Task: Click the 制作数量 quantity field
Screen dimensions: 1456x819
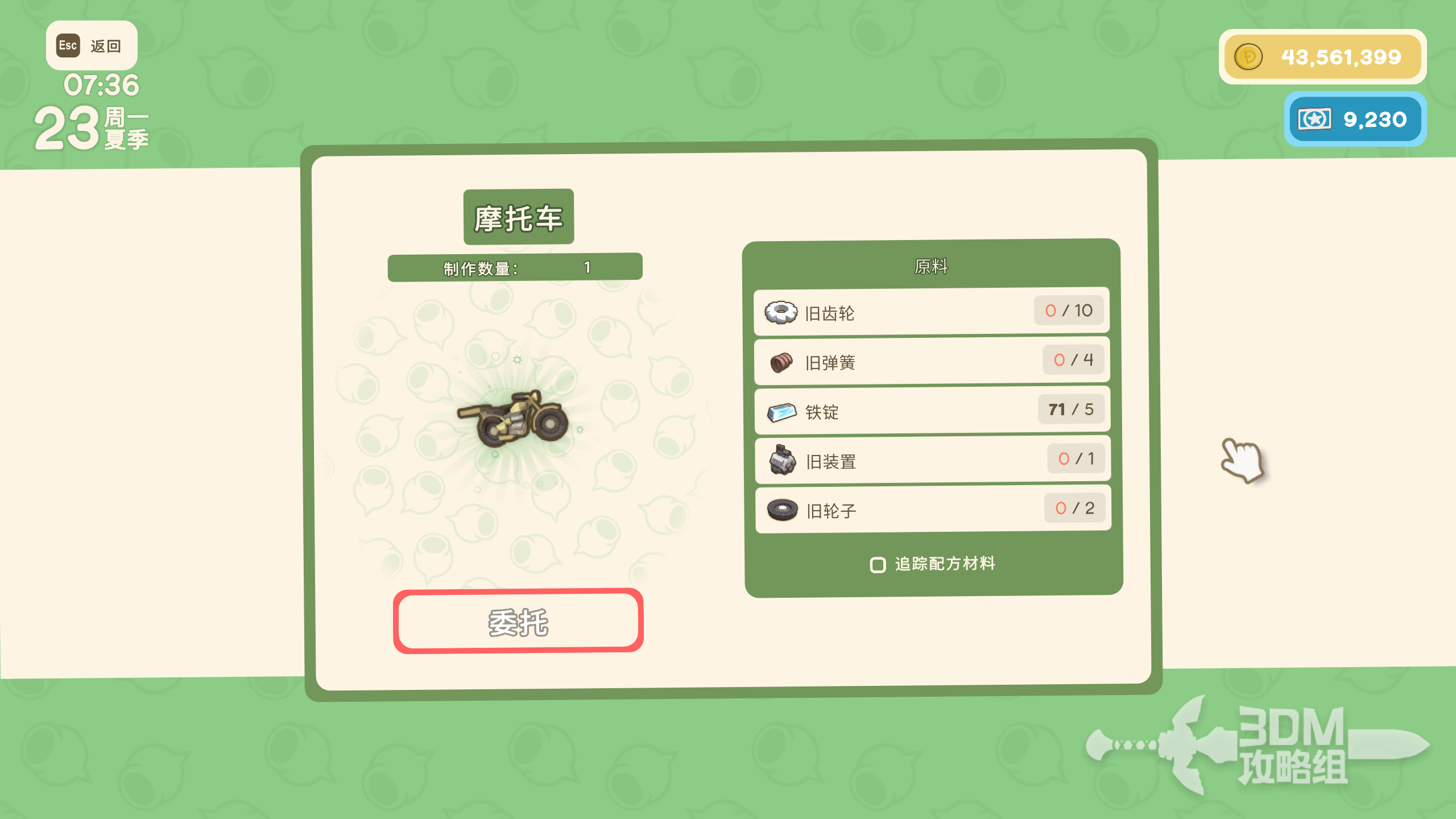Action: click(515, 267)
